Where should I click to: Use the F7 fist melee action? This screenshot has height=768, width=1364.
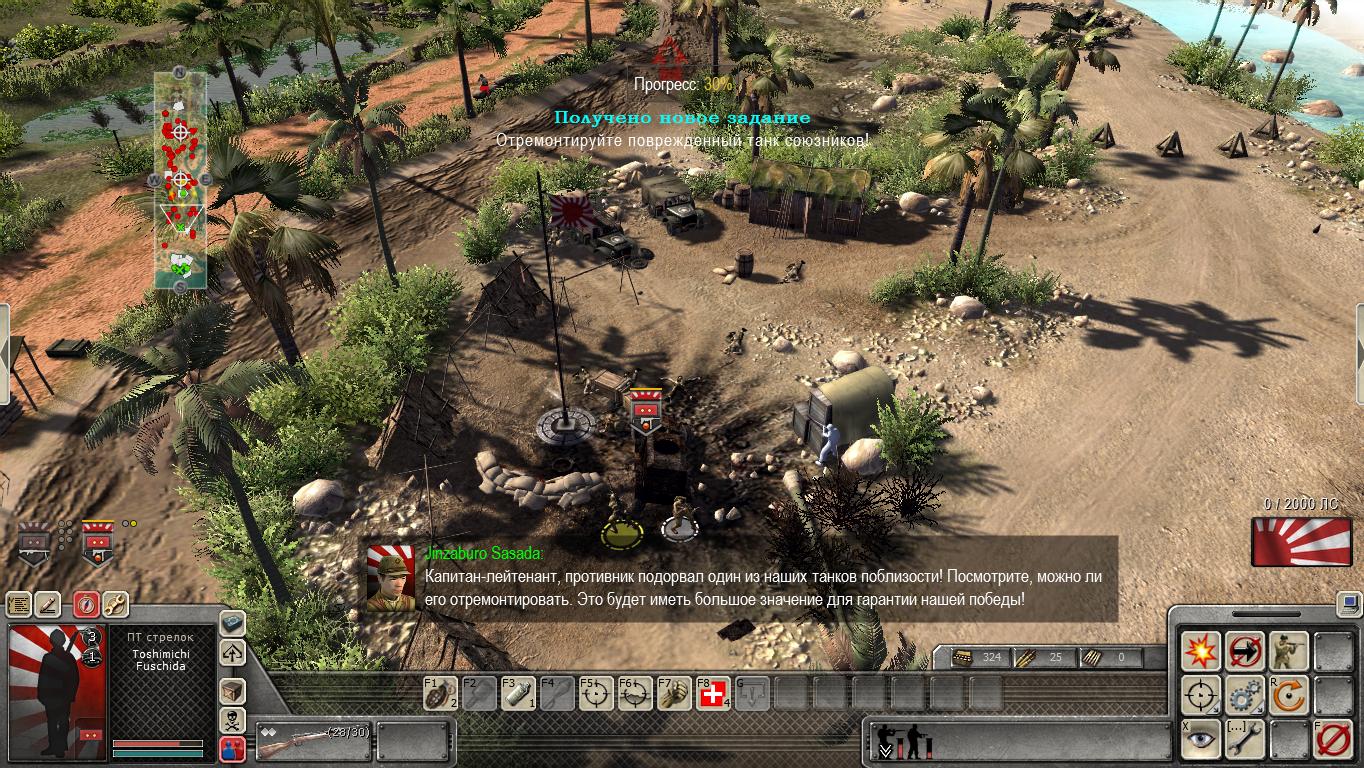pyautogui.click(x=675, y=693)
